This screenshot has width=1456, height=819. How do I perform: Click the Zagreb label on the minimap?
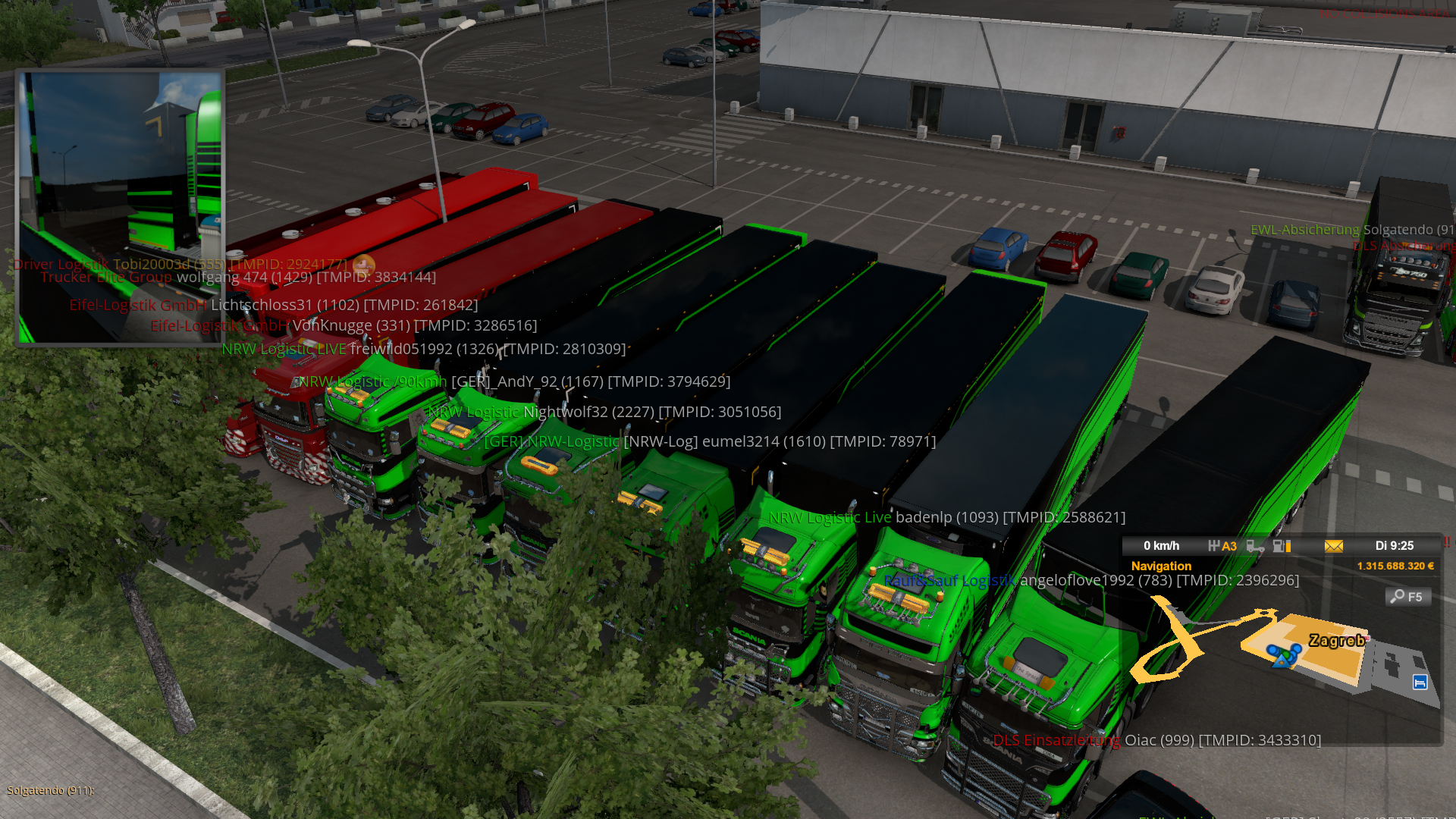tap(1336, 641)
